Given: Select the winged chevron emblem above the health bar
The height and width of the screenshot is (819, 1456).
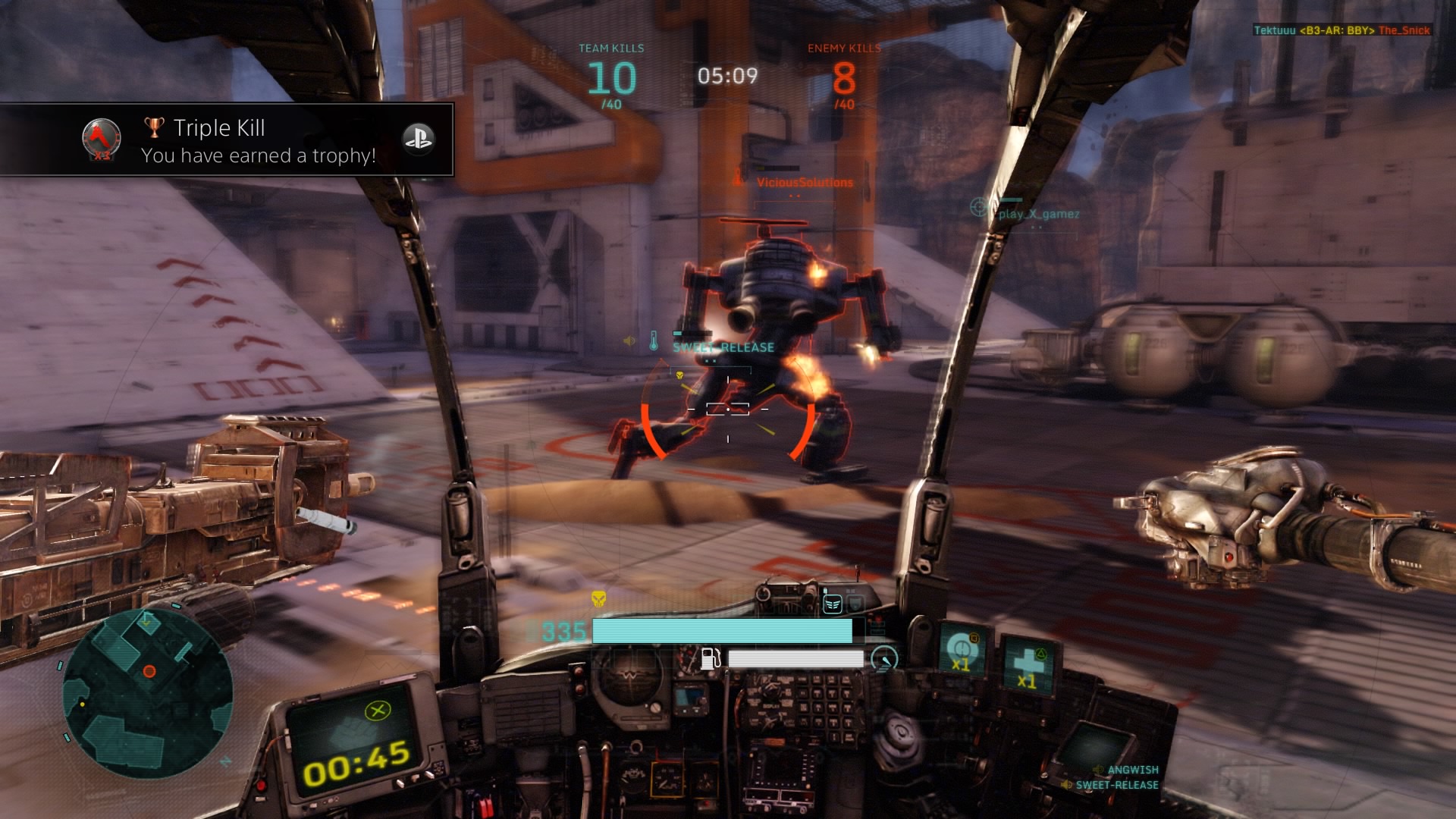Looking at the screenshot, I should pos(832,603).
